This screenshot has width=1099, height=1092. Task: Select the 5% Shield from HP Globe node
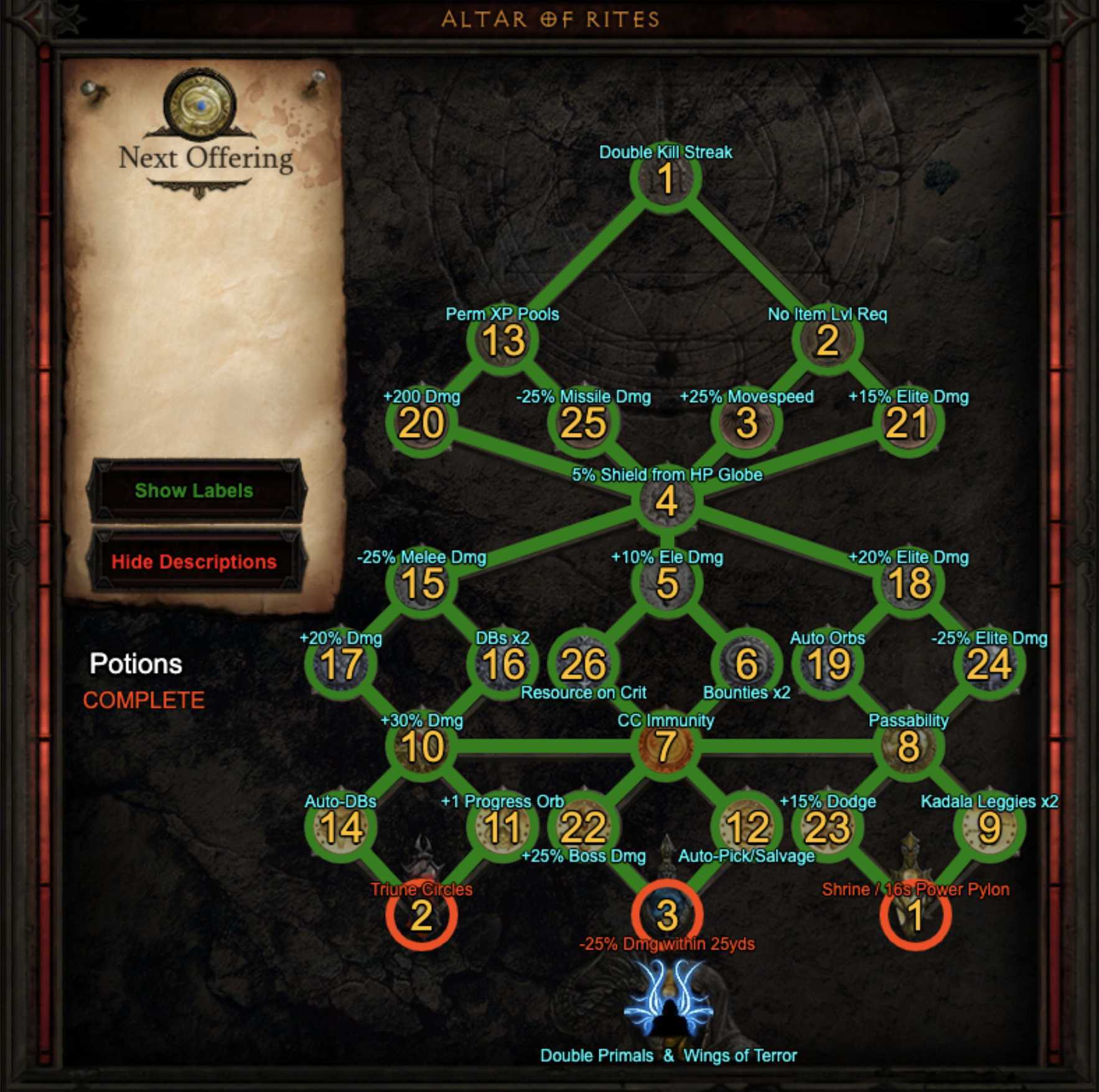(666, 502)
